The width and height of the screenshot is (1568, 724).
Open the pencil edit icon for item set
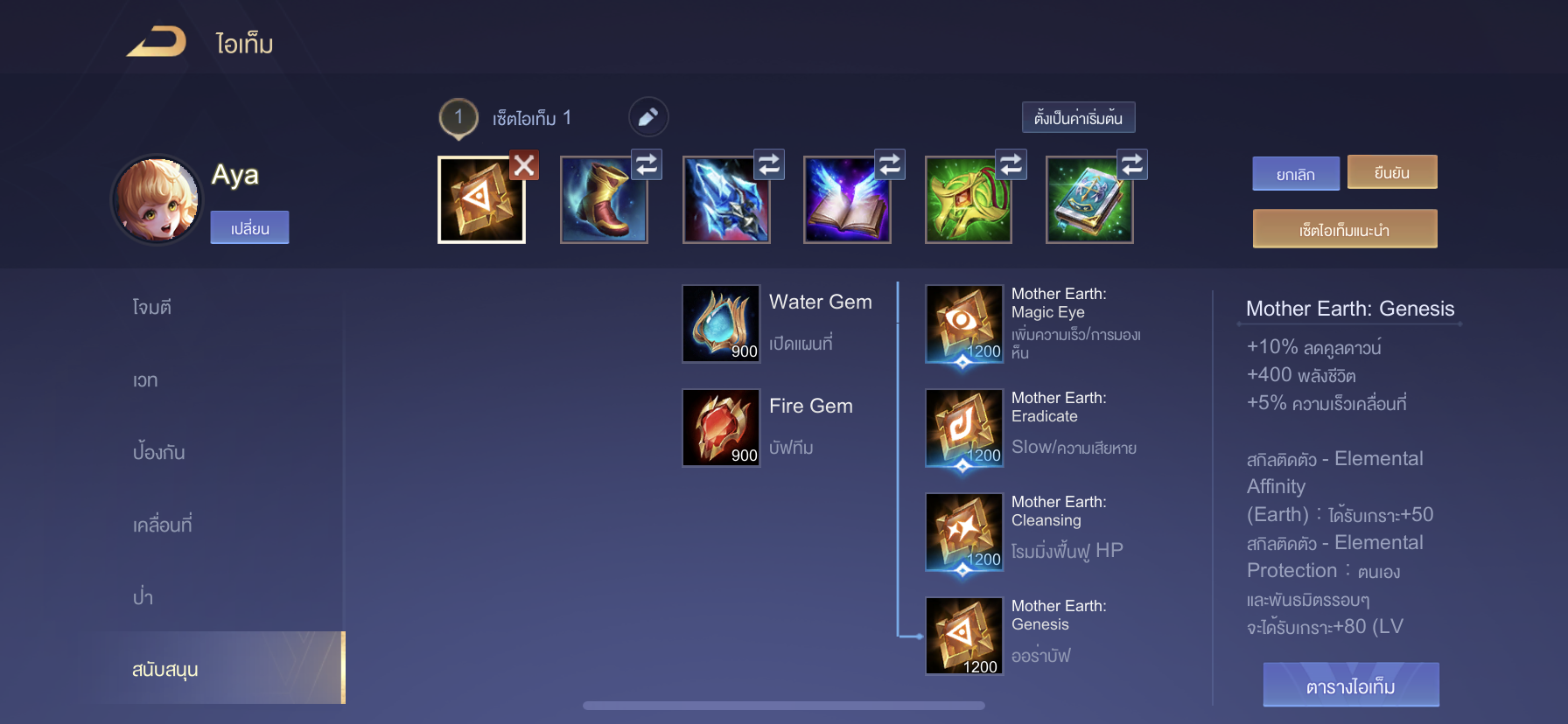click(x=647, y=116)
